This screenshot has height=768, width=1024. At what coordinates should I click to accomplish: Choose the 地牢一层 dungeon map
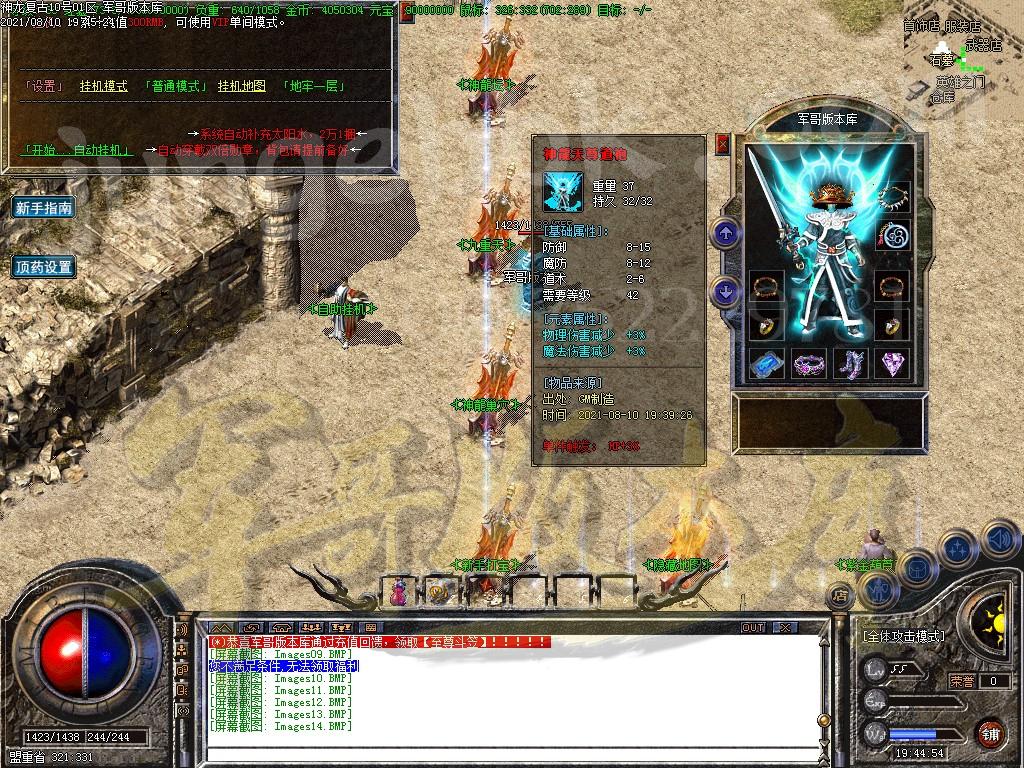[313, 86]
